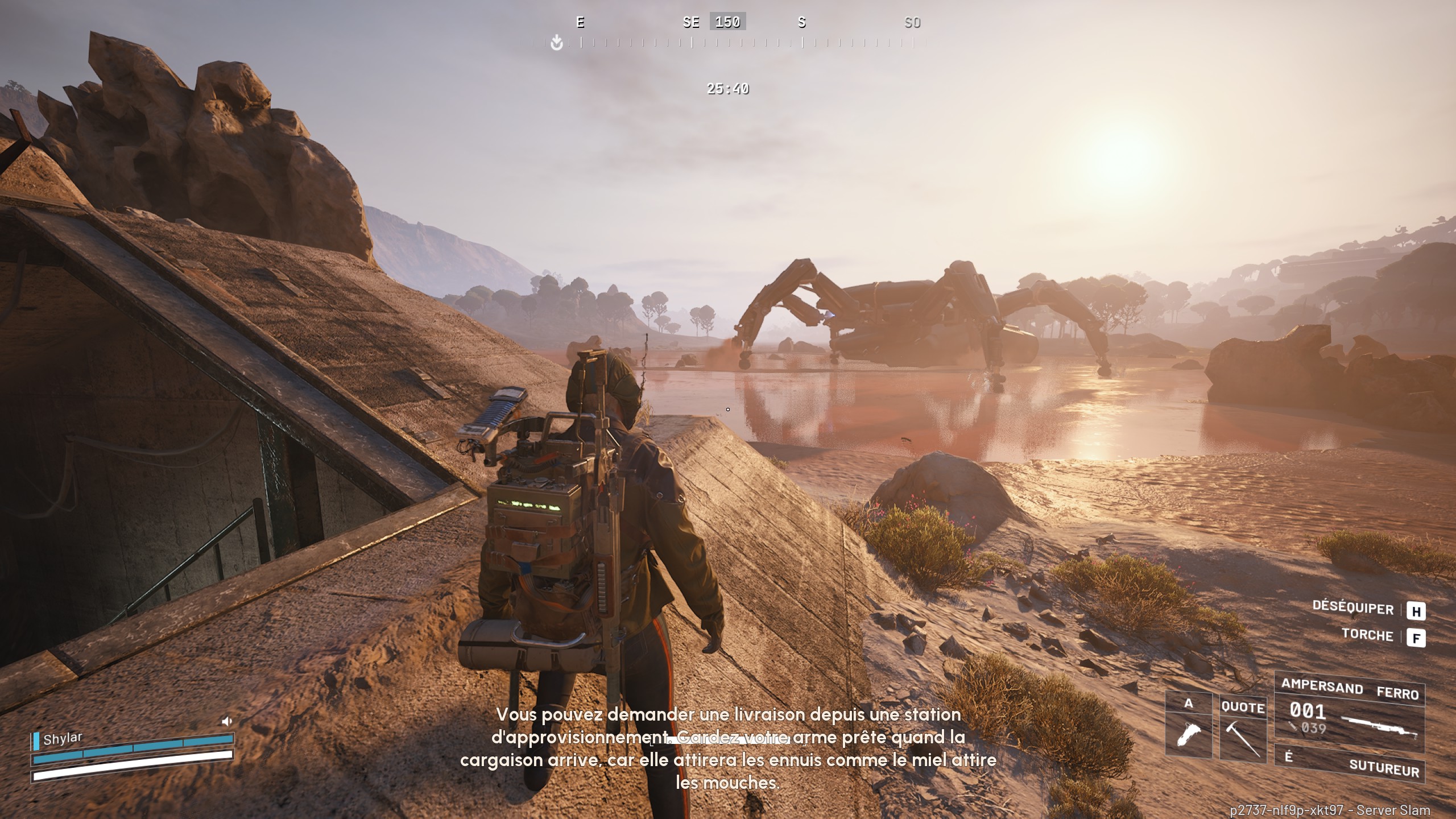Image resolution: width=1456 pixels, height=819 pixels.
Task: Choose the slot beside the pickaxe slot
Action: coord(1189,726)
